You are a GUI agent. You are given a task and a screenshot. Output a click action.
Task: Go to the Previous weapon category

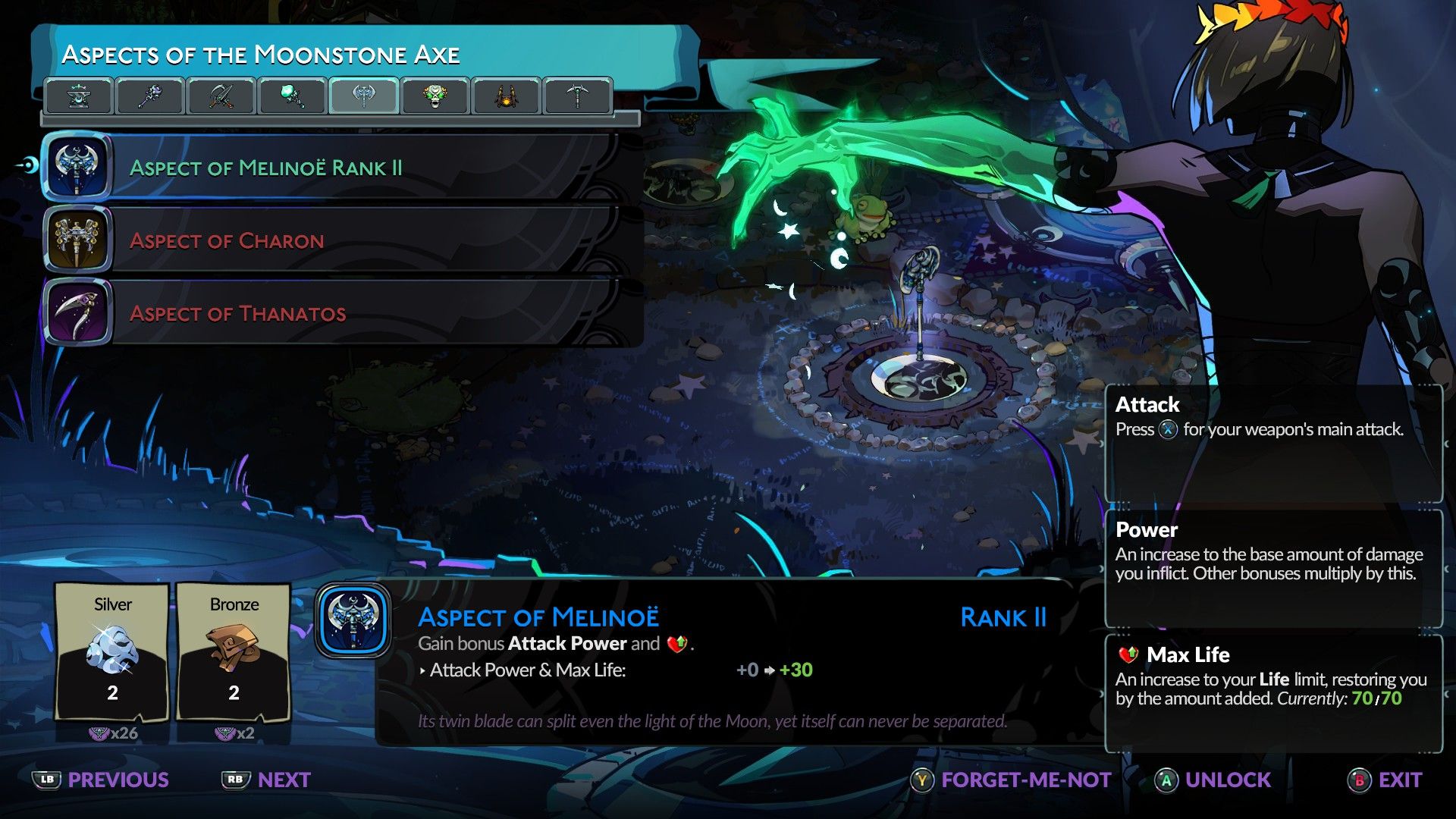(101, 780)
